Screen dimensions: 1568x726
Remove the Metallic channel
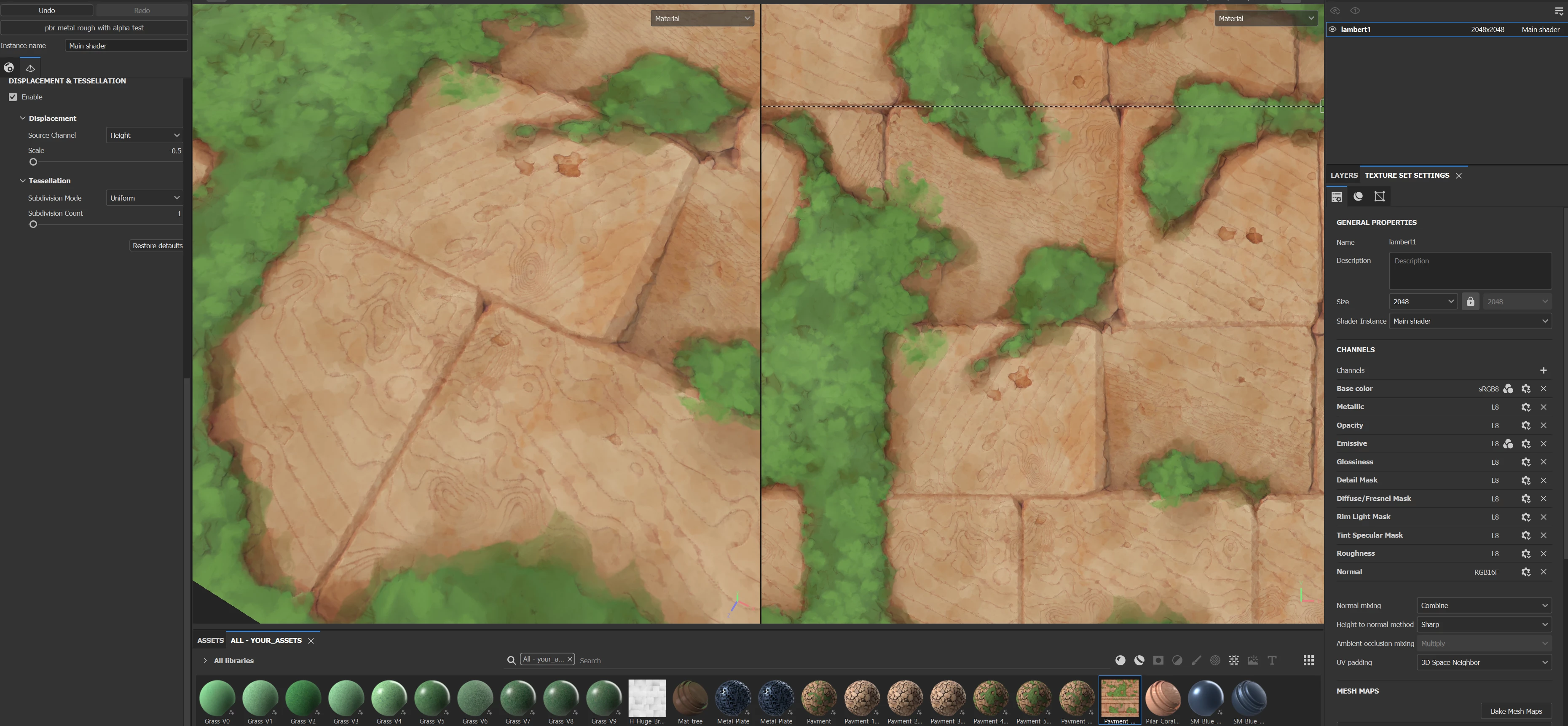1543,407
